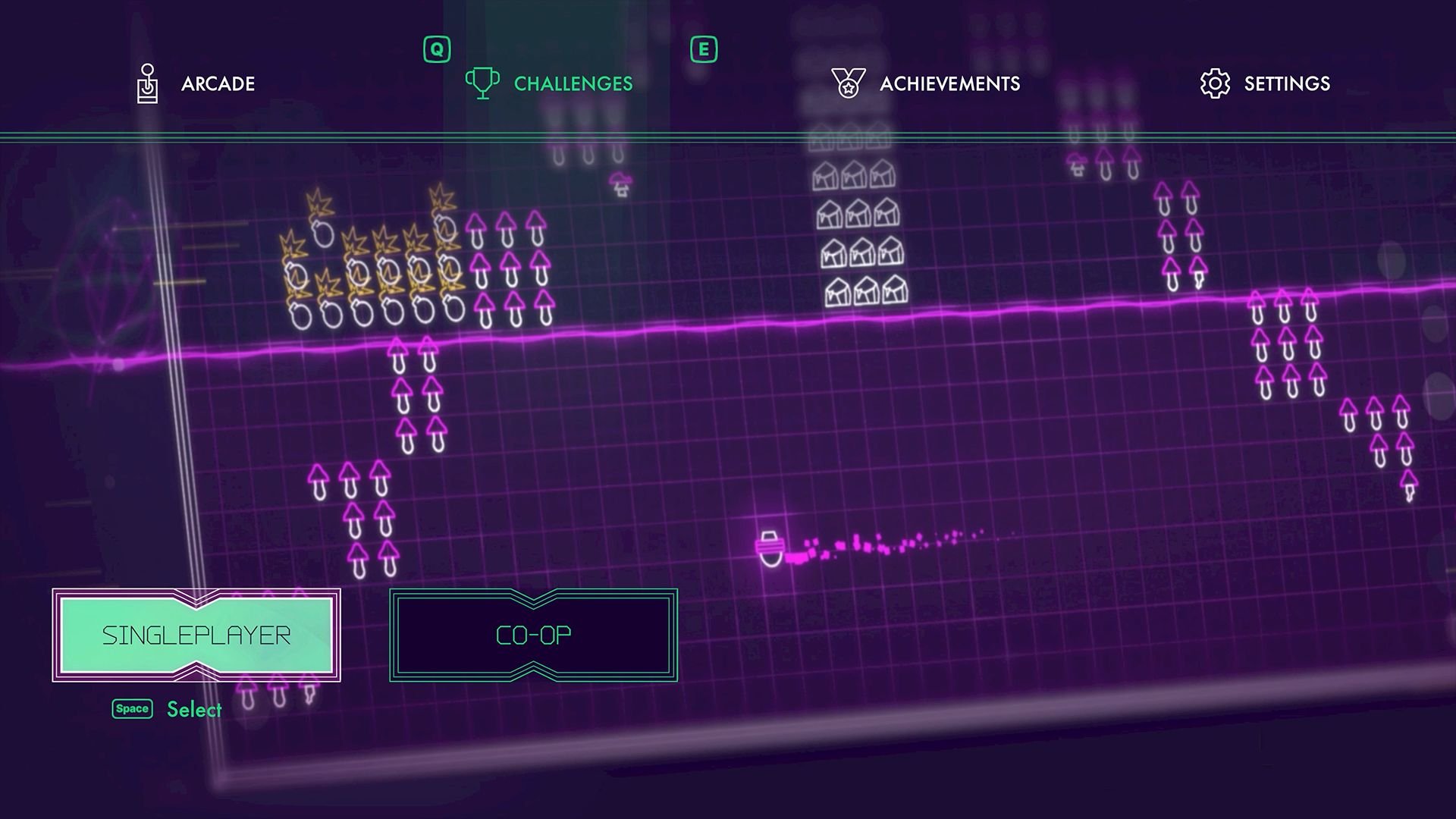Toggle mode selection back to Singleplayer

[x=197, y=637]
